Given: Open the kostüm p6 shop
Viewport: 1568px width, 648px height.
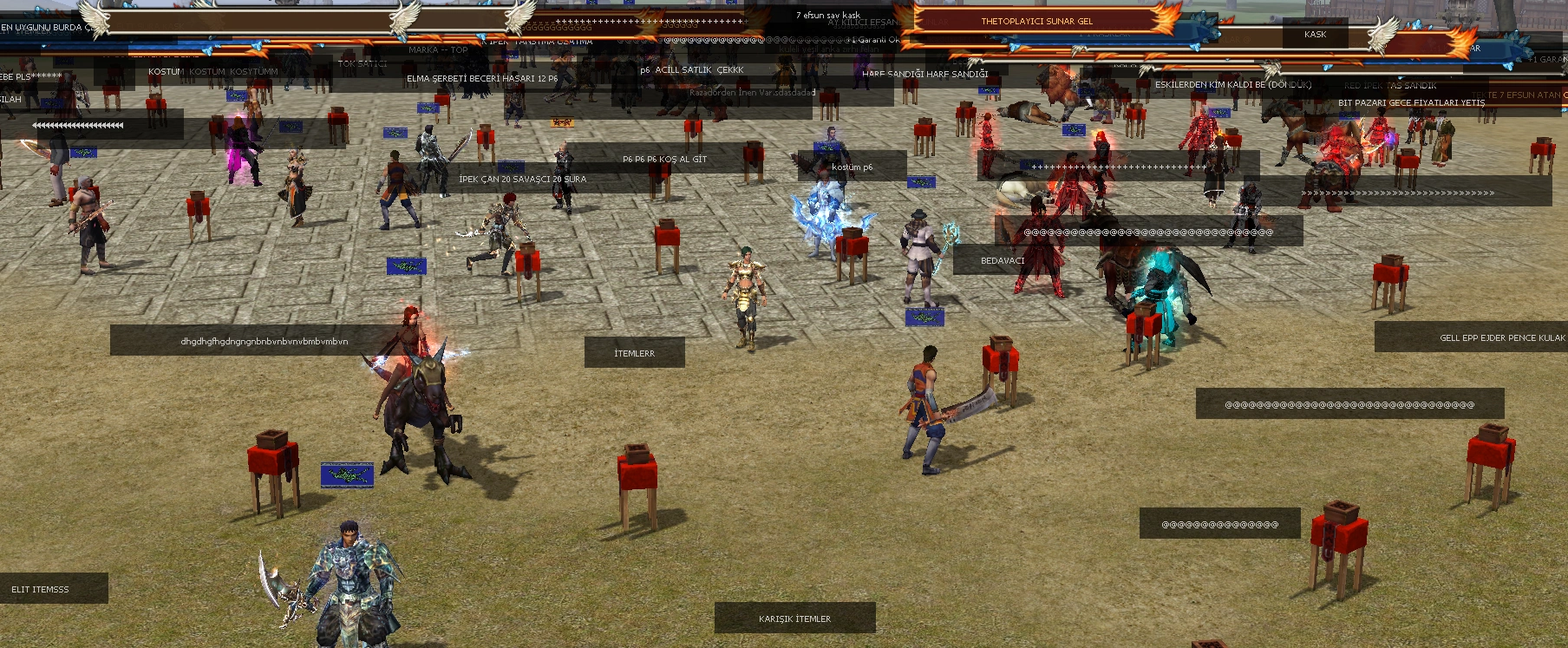Looking at the screenshot, I should [852, 167].
